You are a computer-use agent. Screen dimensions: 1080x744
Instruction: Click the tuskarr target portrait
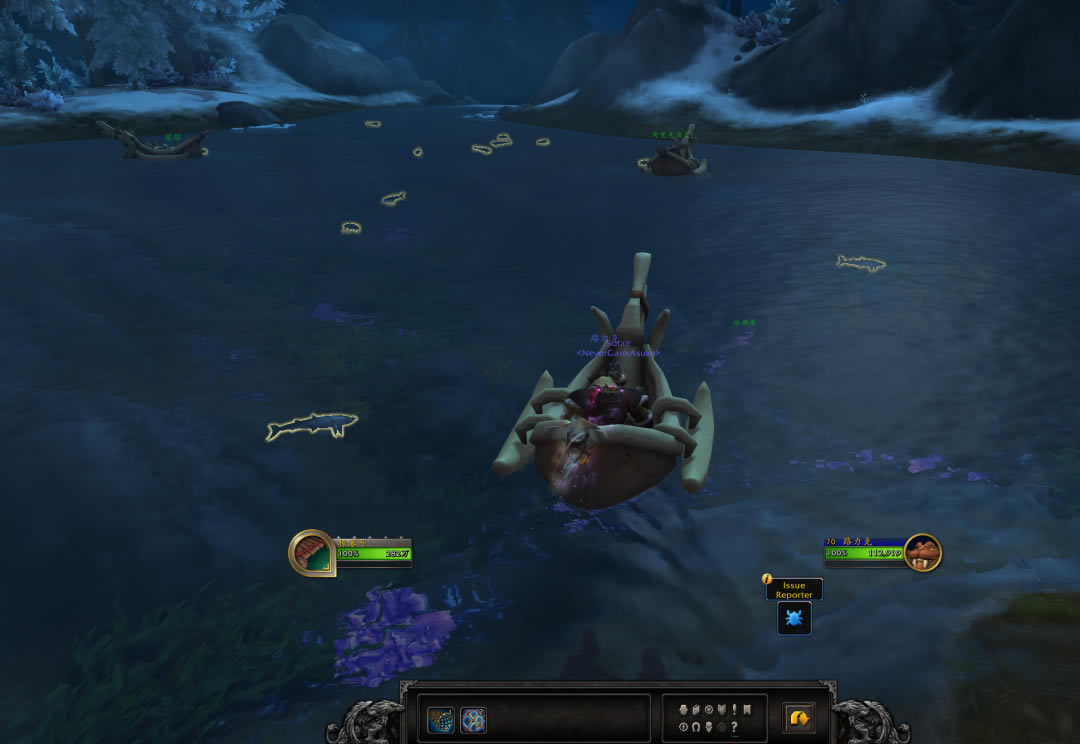(922, 552)
